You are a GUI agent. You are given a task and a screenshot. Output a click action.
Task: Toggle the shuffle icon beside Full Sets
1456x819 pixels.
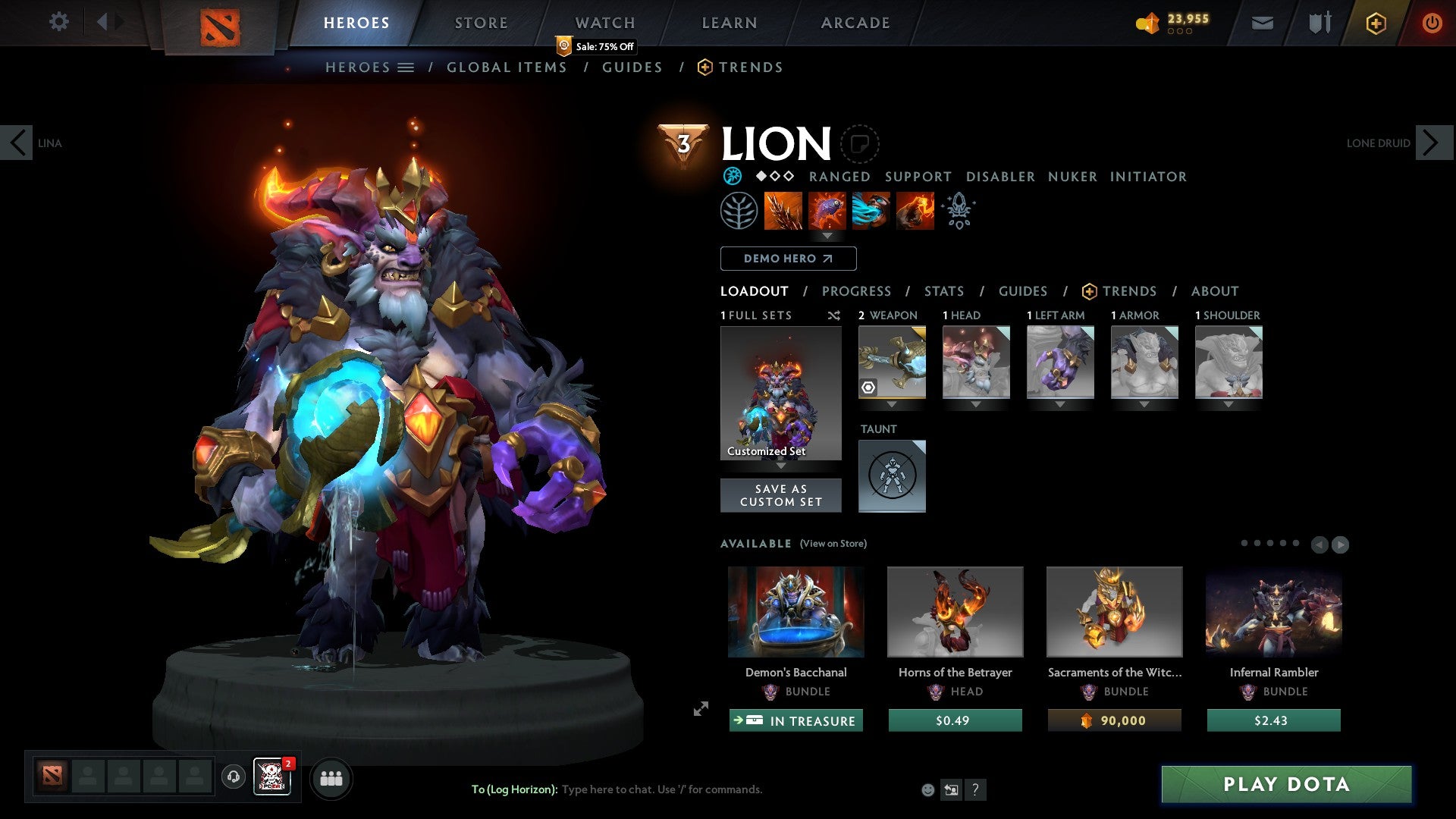tap(834, 315)
